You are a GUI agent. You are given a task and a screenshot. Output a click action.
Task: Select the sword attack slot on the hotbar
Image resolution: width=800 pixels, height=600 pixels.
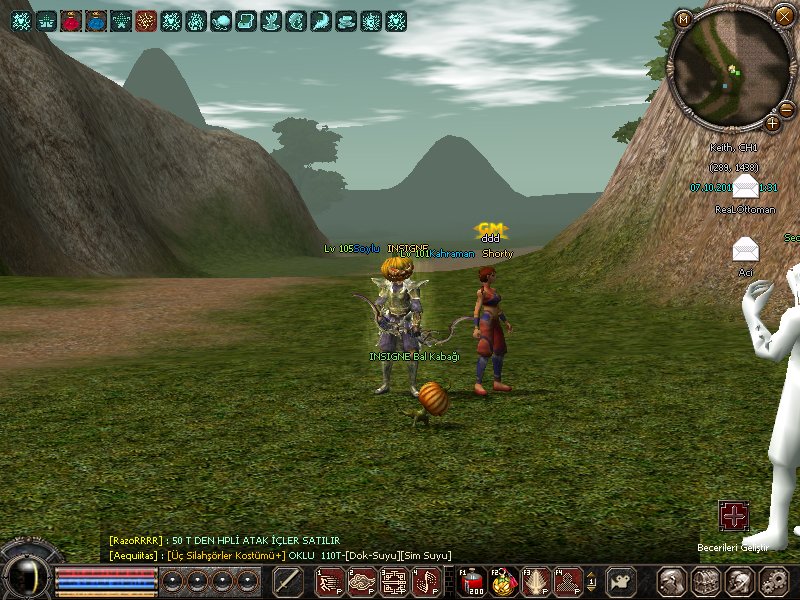(288, 580)
